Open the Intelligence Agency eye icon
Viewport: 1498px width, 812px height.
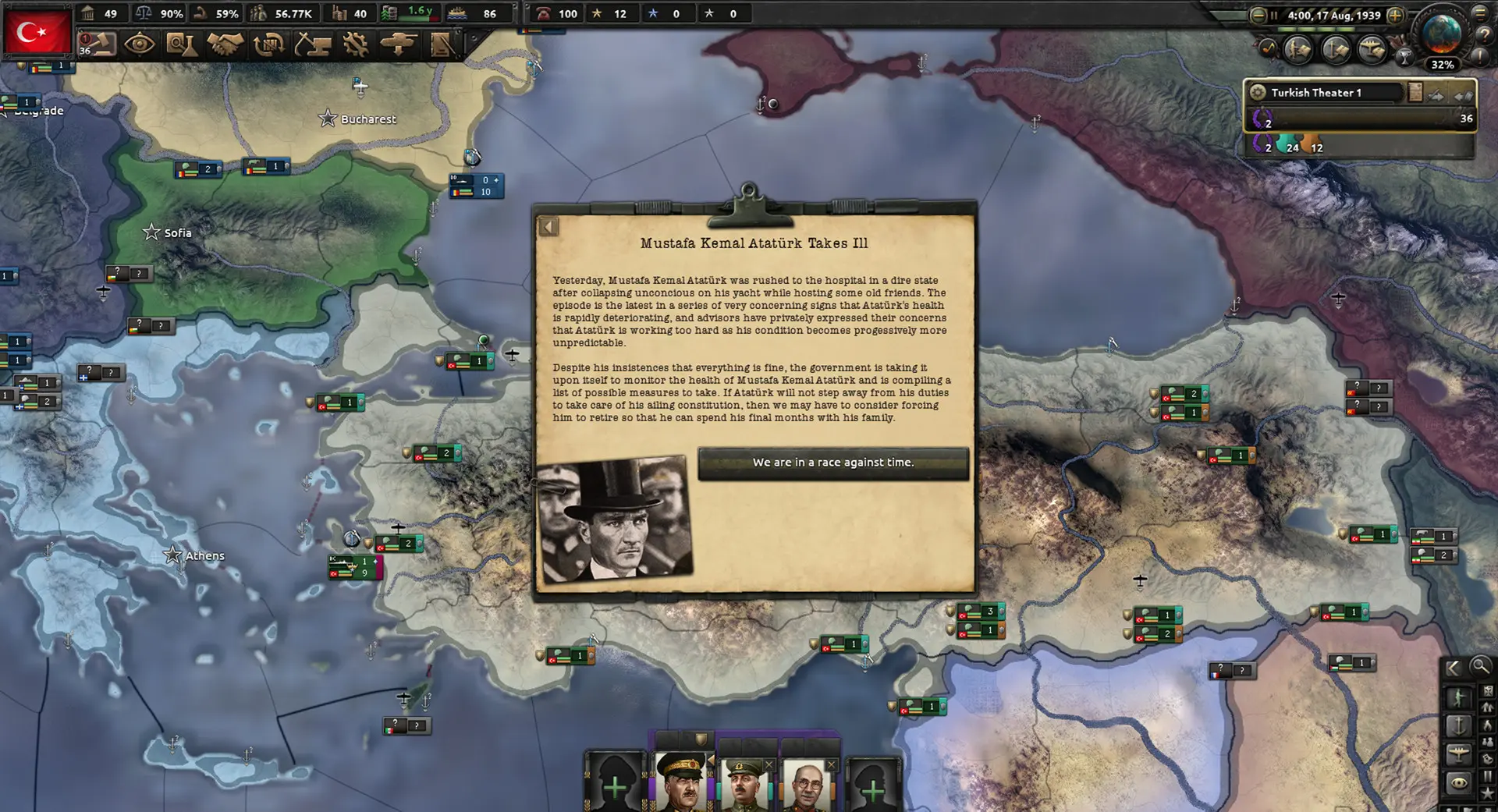(138, 44)
